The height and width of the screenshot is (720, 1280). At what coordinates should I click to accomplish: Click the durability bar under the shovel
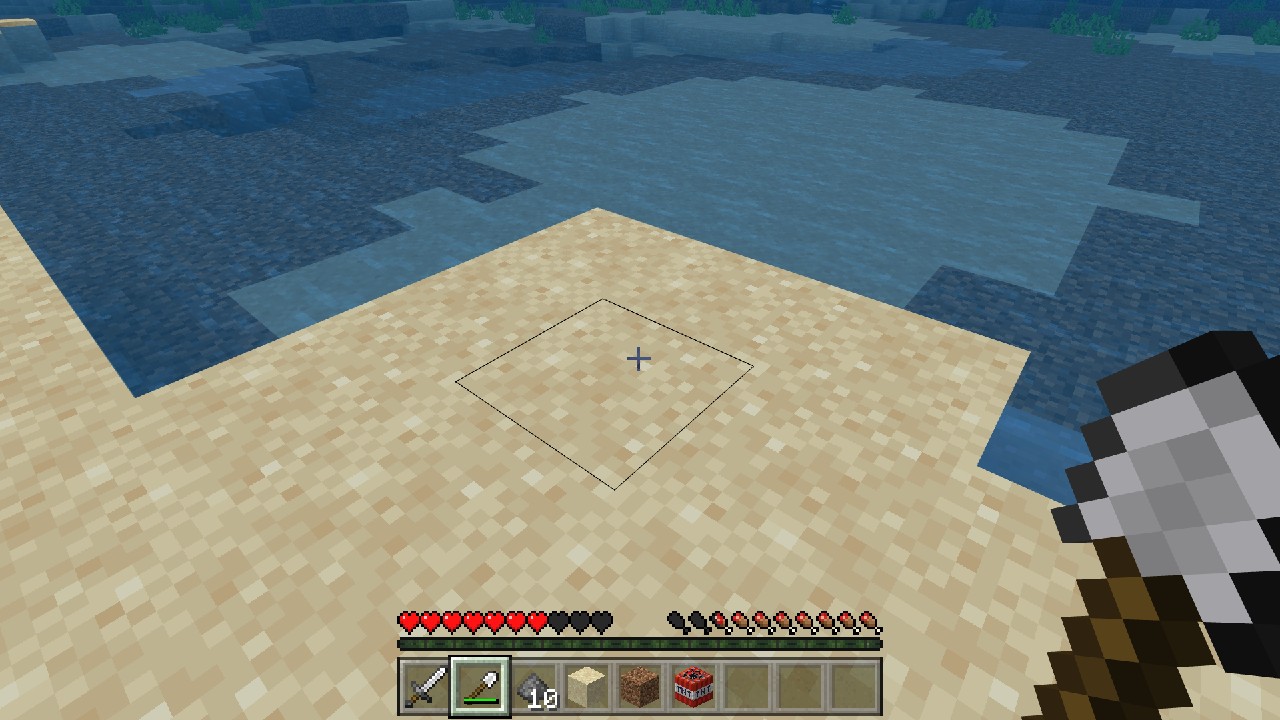[481, 701]
